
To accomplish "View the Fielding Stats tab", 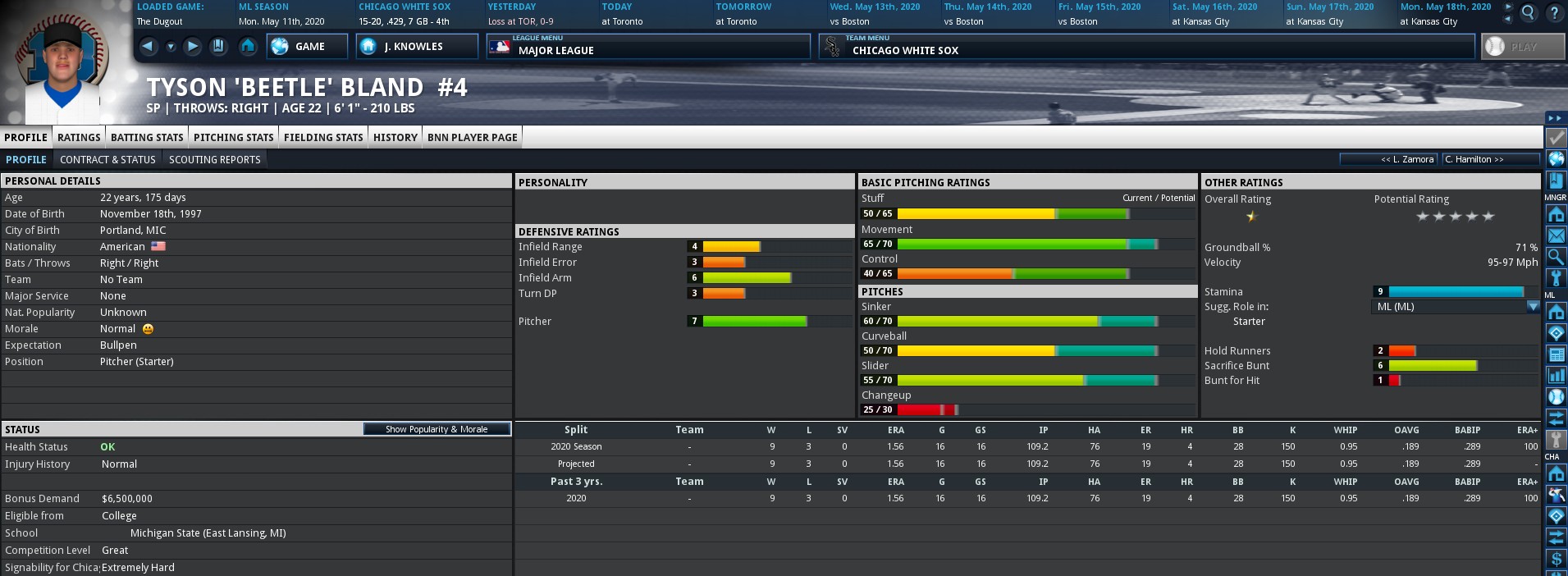I will (323, 137).
